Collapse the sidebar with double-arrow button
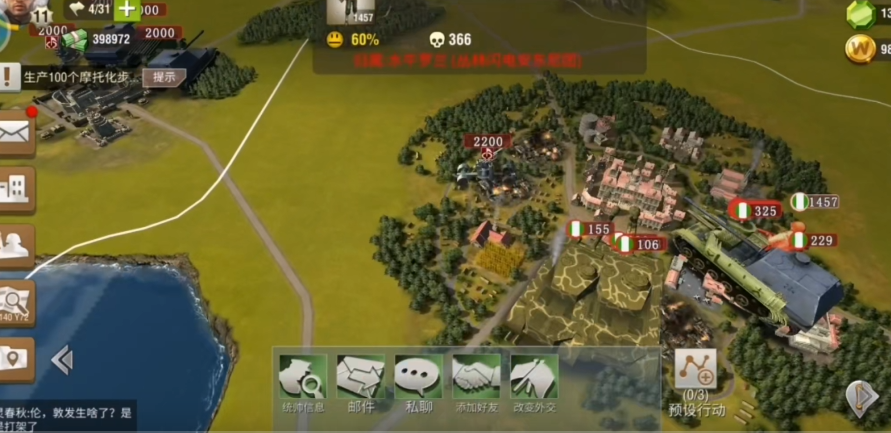This screenshot has height=433, width=891. [x=62, y=359]
